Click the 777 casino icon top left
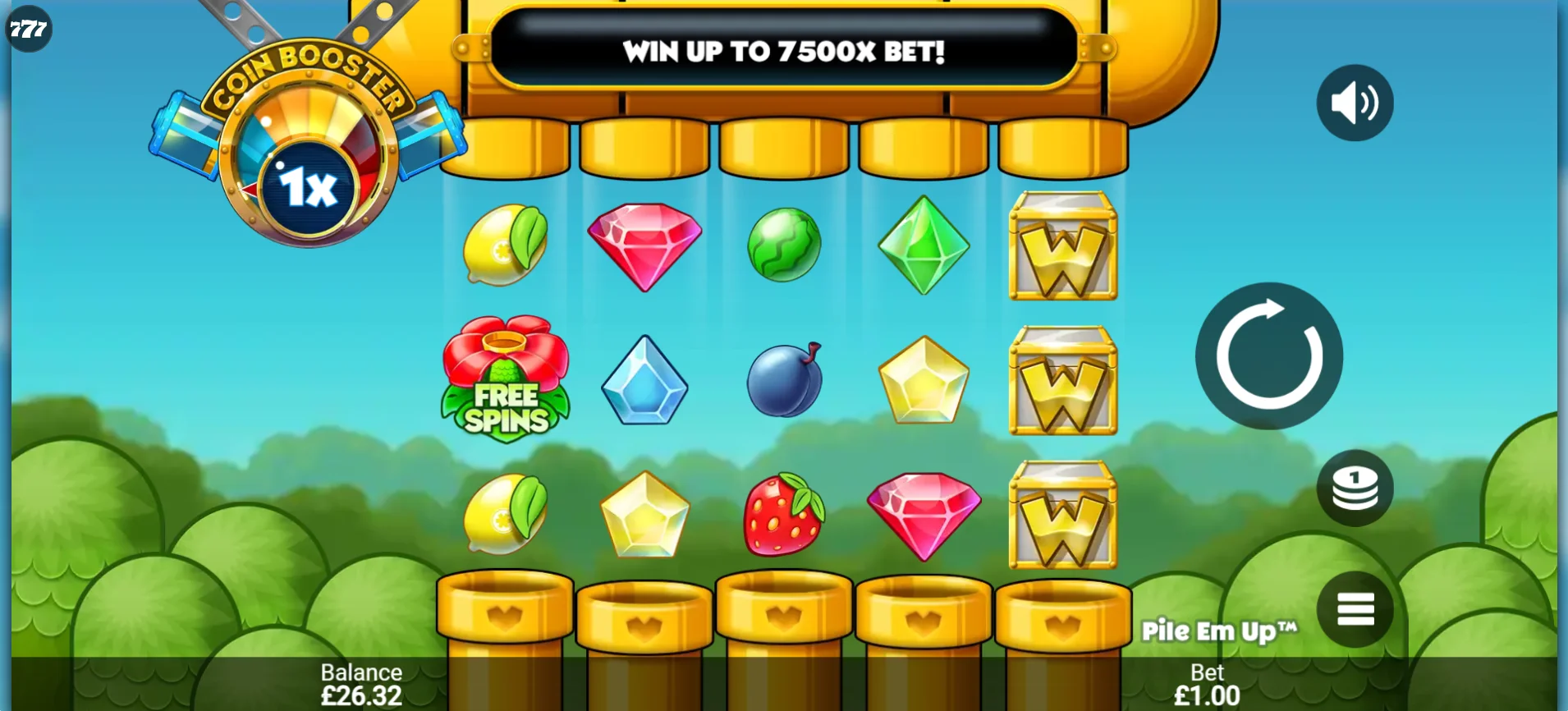The width and height of the screenshot is (1568, 711). coord(27,29)
